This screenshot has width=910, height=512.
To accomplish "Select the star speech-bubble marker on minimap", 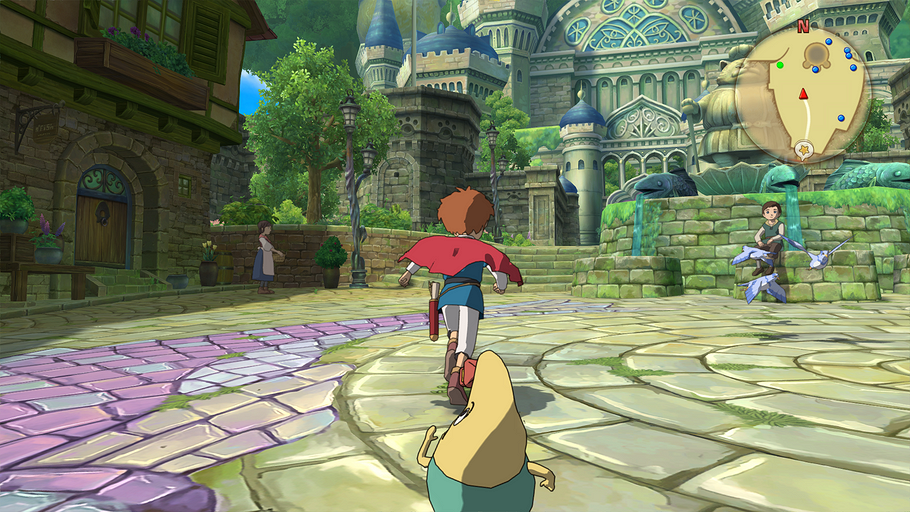I will (x=803, y=150).
